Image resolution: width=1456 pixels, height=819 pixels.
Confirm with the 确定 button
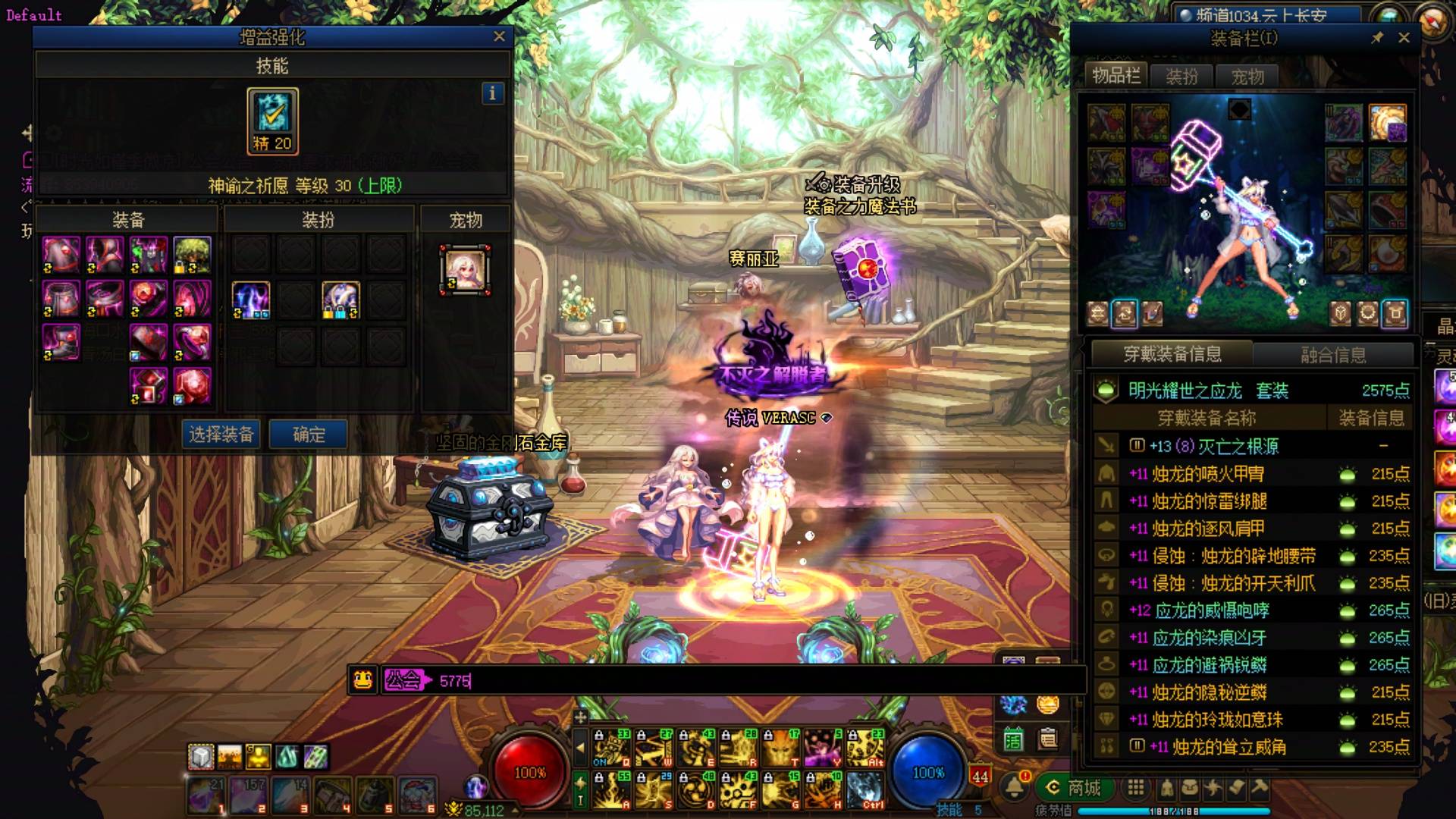pyautogui.click(x=309, y=435)
